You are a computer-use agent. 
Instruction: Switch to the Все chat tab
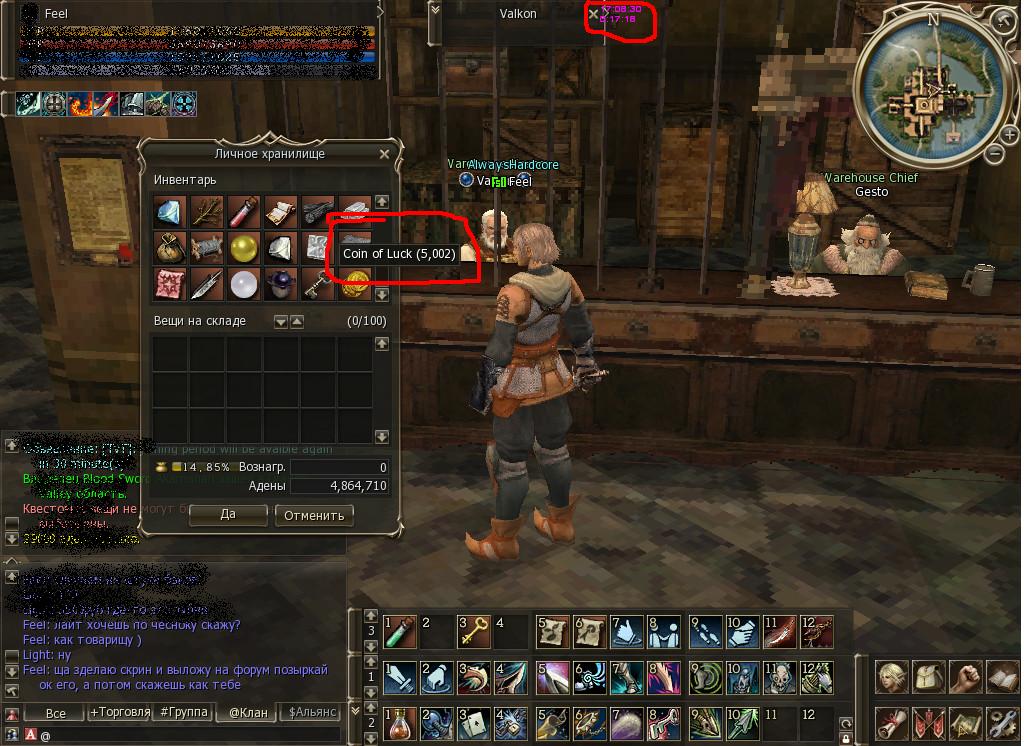coord(56,712)
